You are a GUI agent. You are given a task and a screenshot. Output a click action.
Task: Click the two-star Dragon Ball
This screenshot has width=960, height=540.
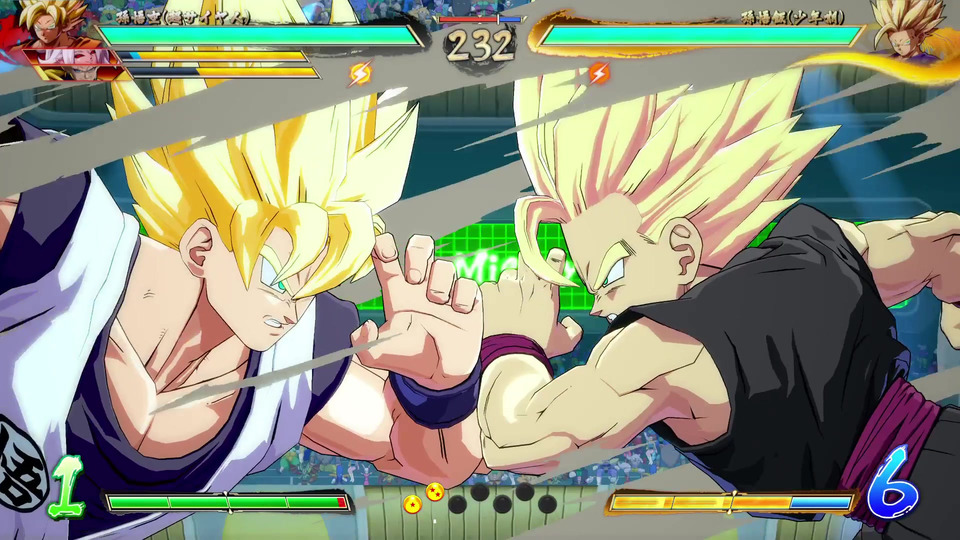coord(435,492)
